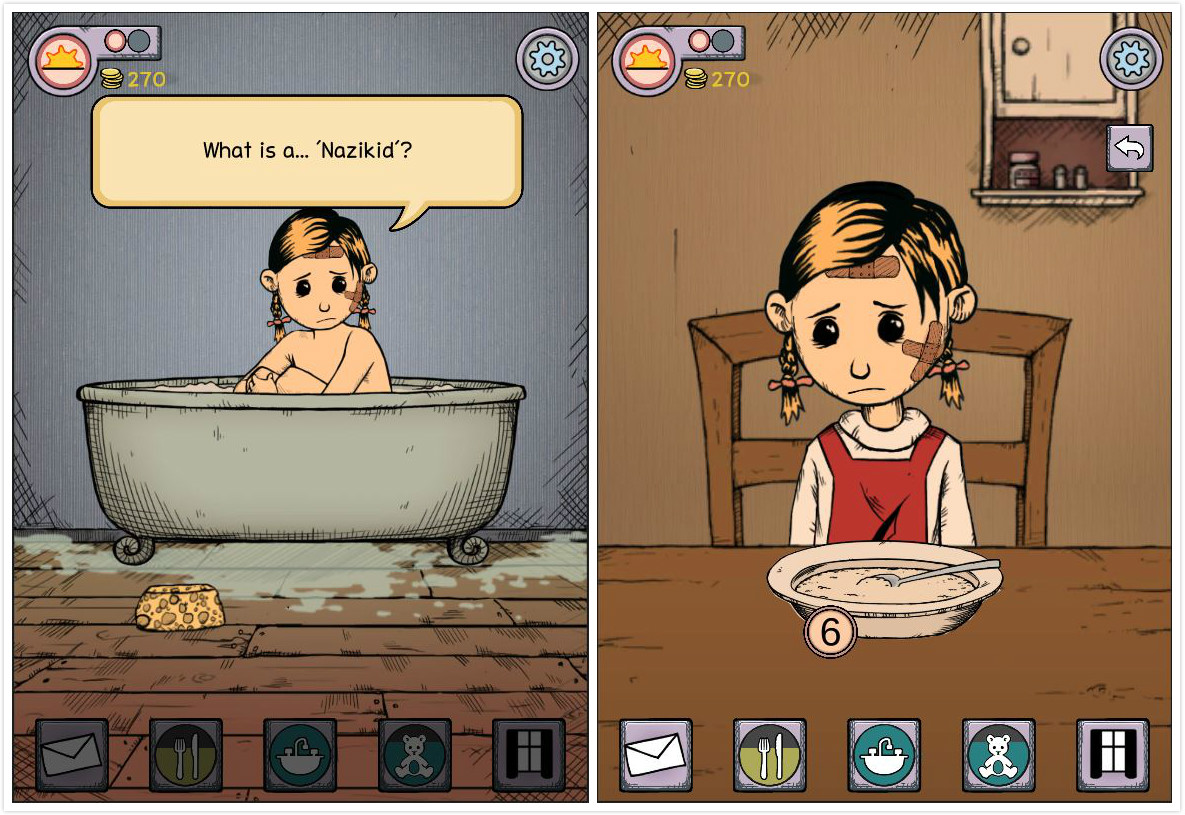Click the sun day indicator in the bathtub scene
Viewport: 1185px width, 815px height.
(63, 60)
